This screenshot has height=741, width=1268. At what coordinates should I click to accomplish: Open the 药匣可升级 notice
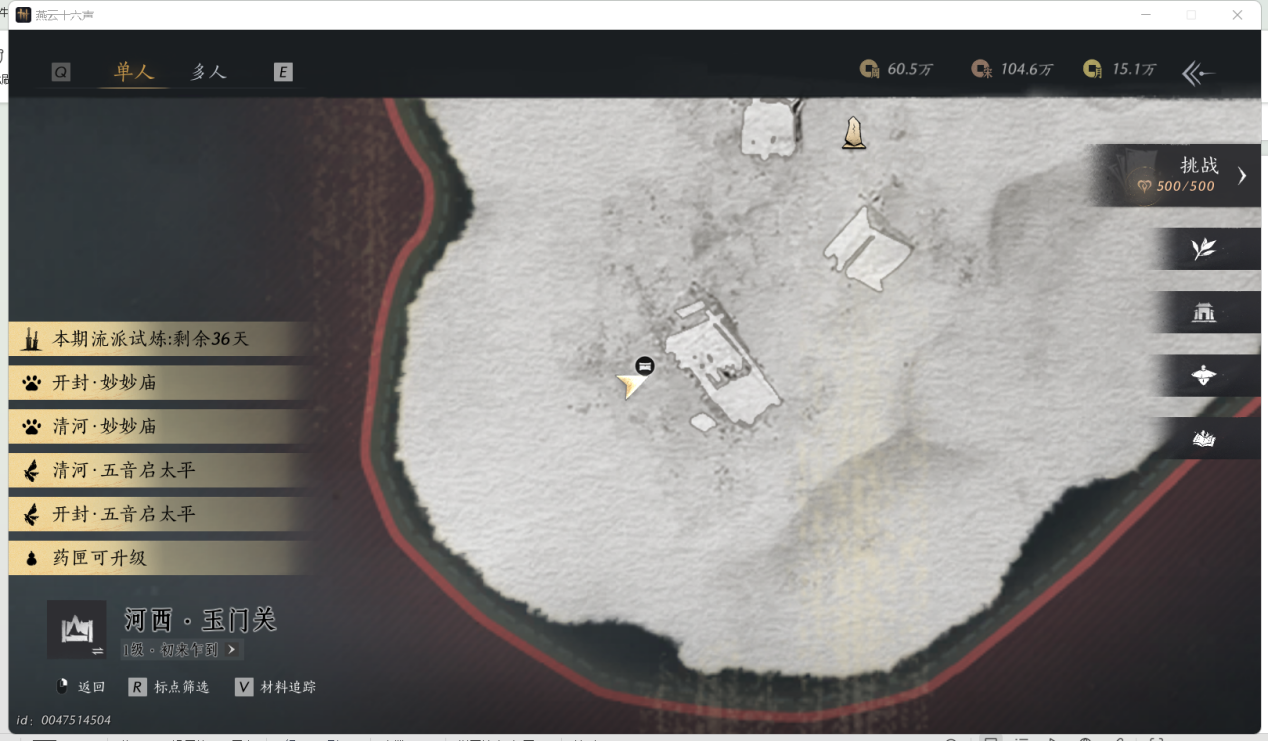tap(100, 558)
